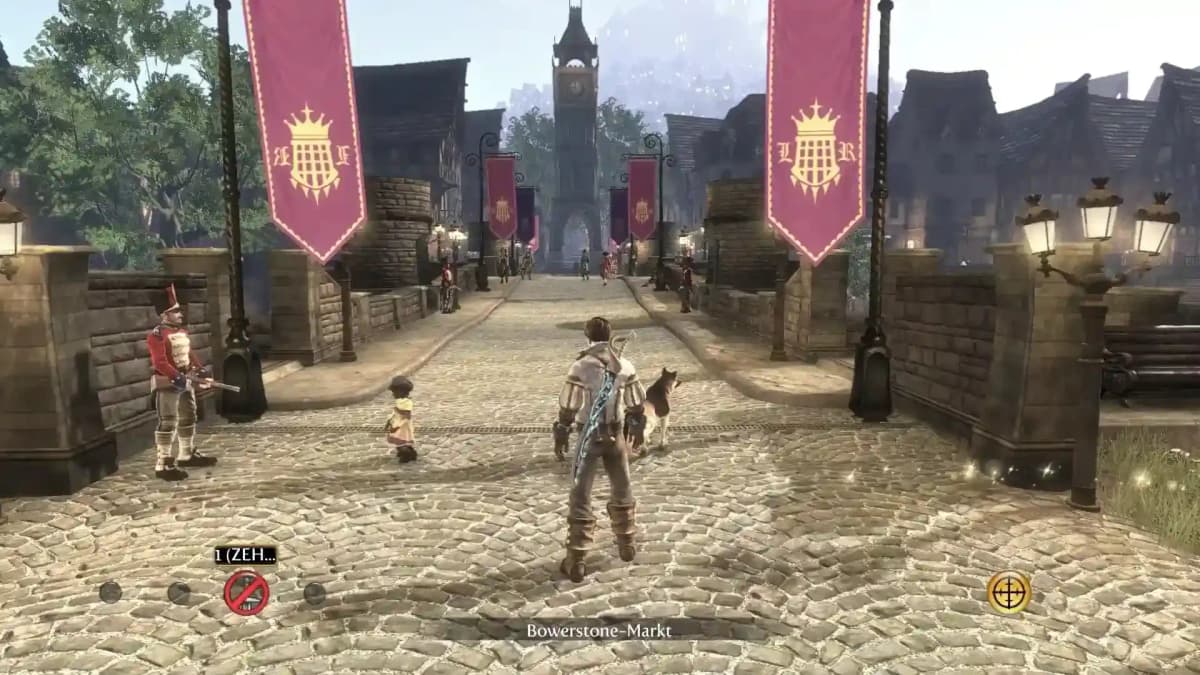Select the red crossed-out item icon
1200x675 pixels.
[x=246, y=592]
